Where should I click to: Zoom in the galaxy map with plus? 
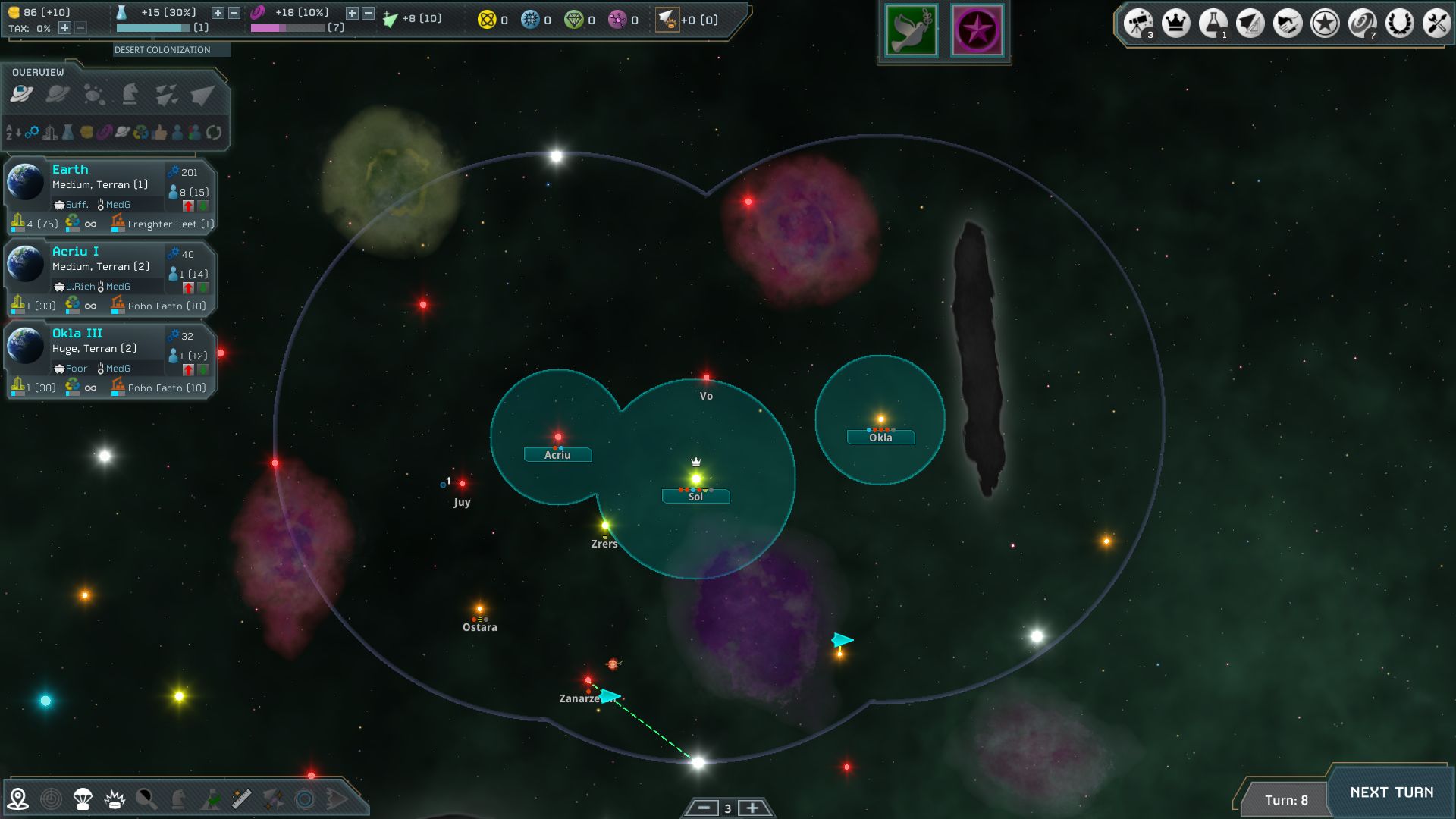(x=752, y=808)
